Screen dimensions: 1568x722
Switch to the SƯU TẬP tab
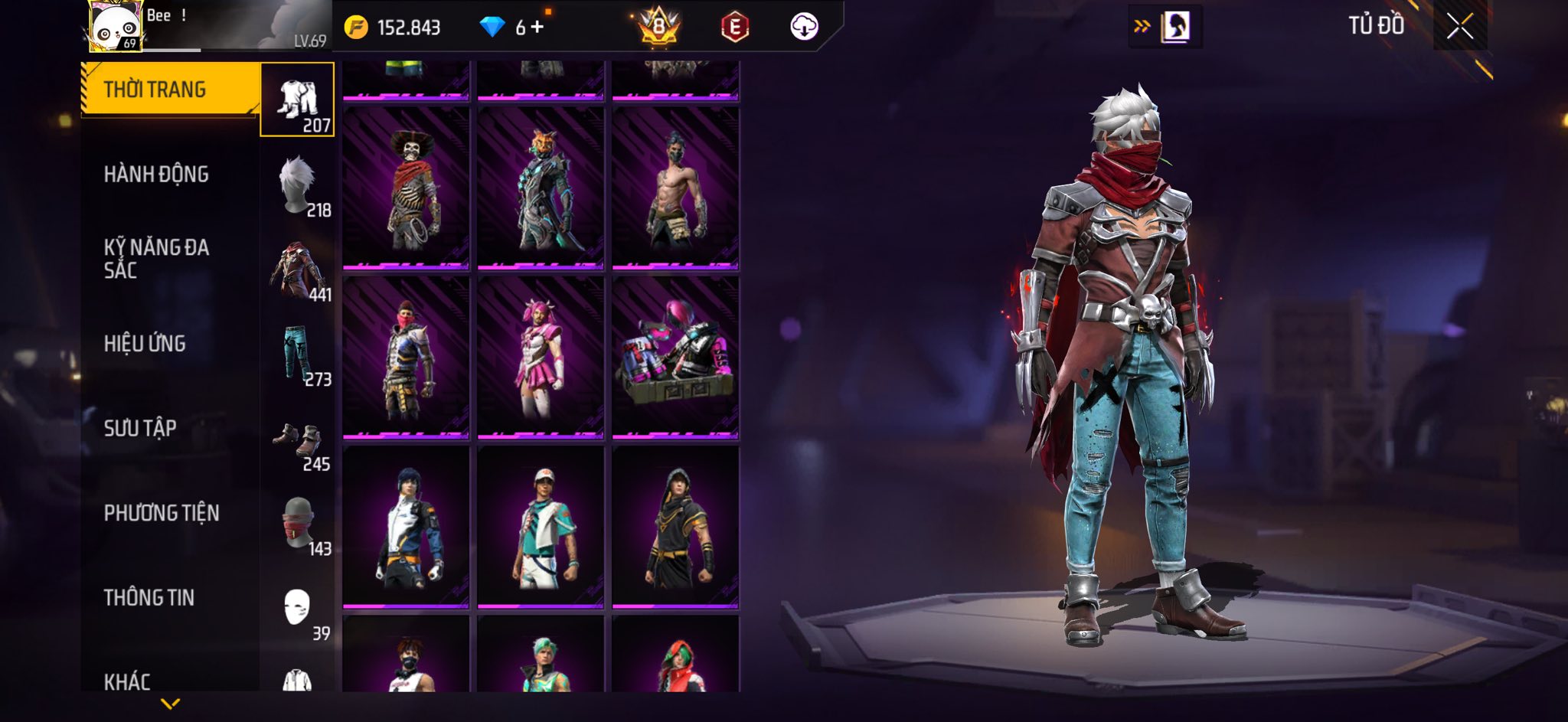pos(140,428)
